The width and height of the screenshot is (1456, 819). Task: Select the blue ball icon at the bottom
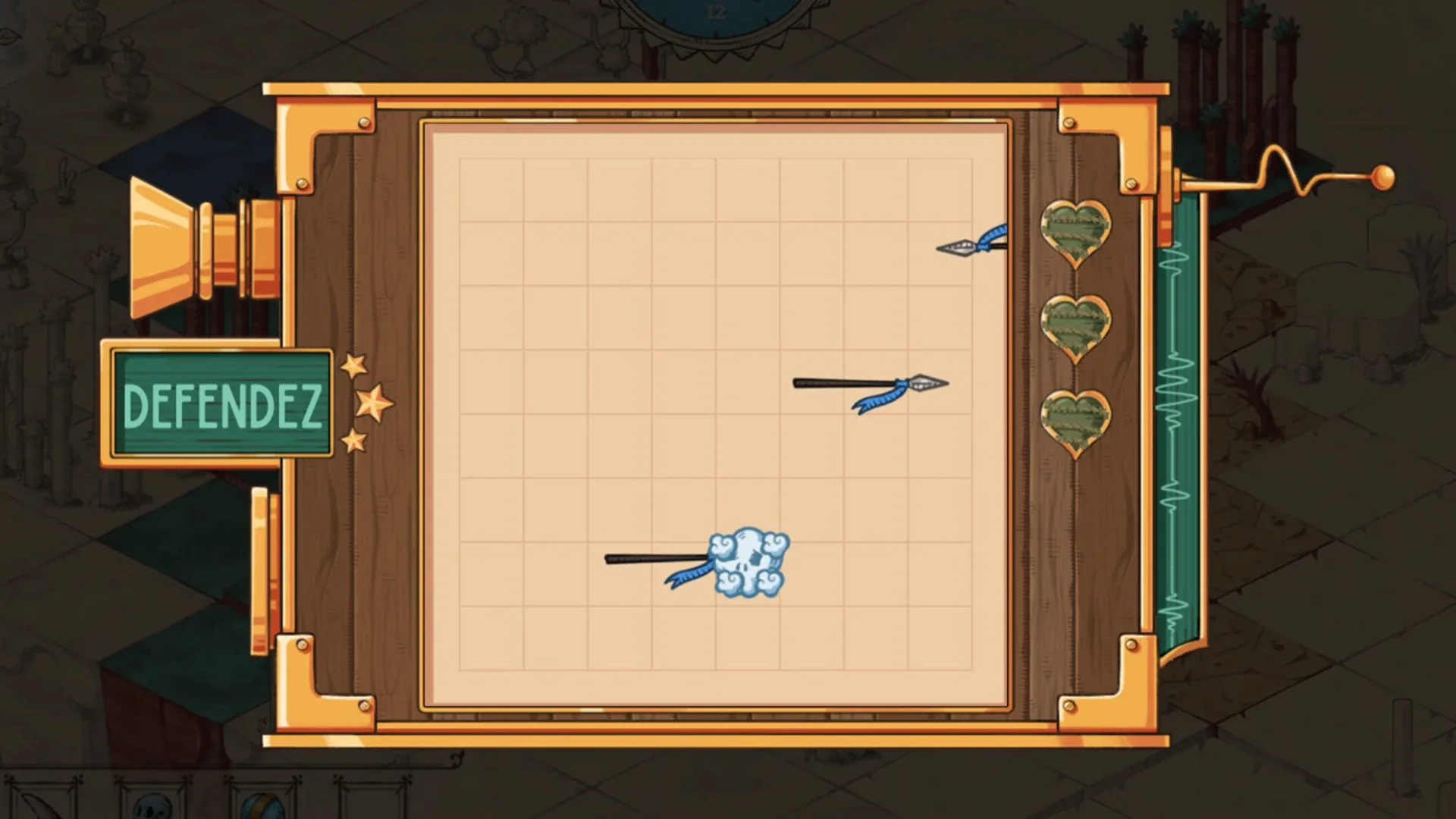(x=264, y=808)
